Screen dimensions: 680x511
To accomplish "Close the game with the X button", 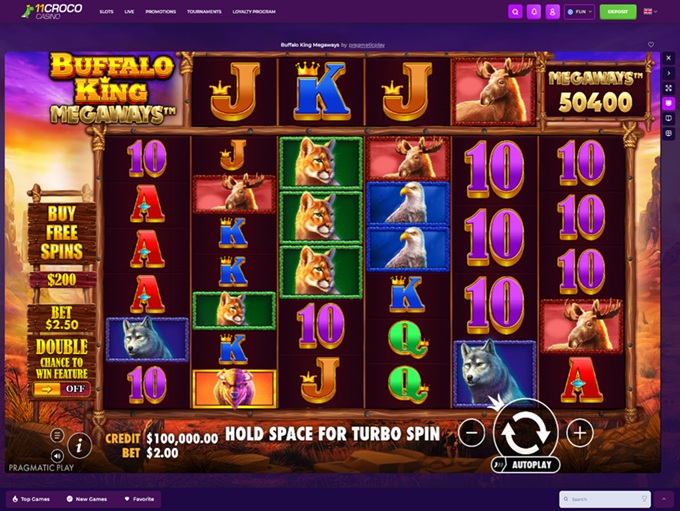I will [x=669, y=58].
